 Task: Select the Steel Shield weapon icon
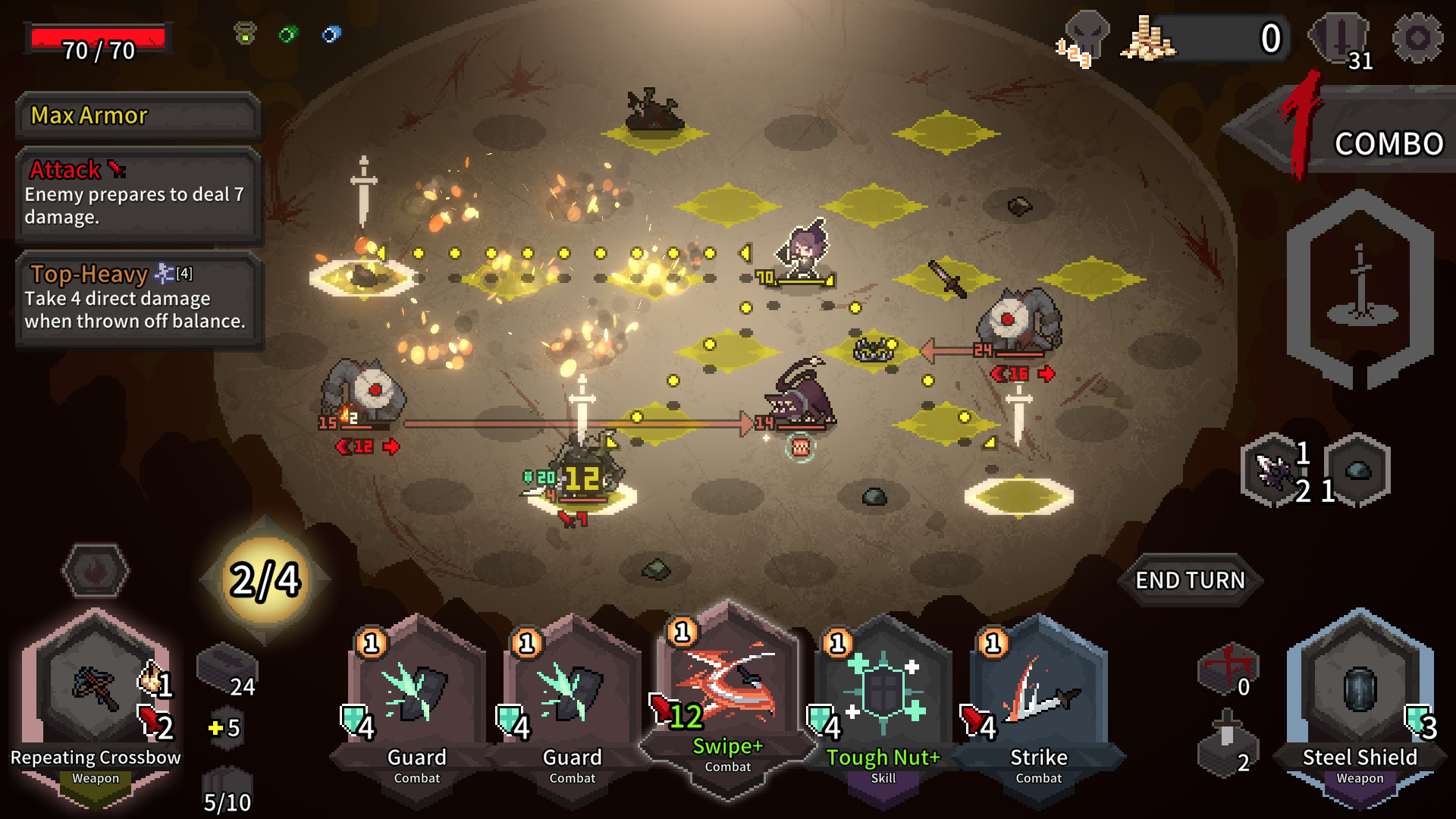point(1360,690)
